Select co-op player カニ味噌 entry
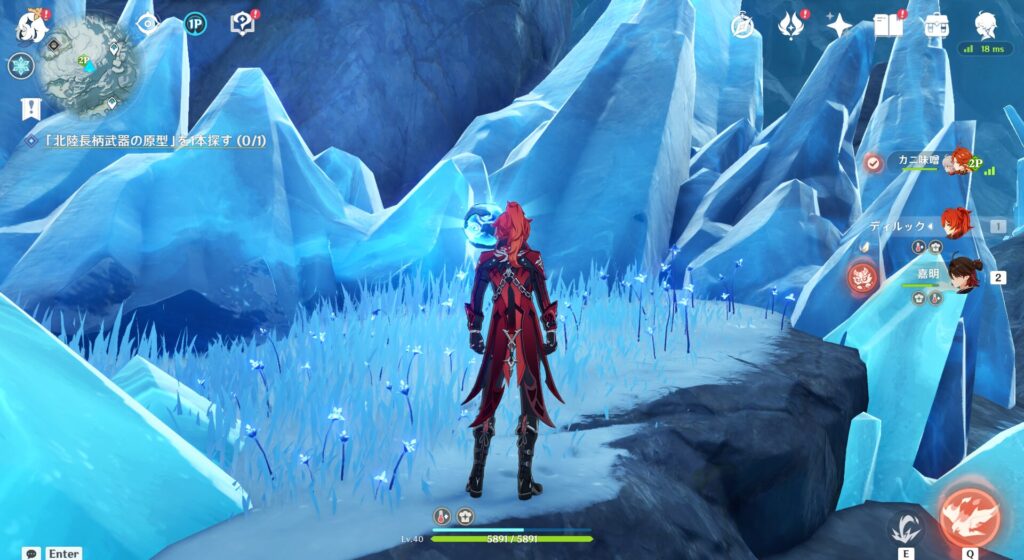The width and height of the screenshot is (1024, 560). (918, 161)
